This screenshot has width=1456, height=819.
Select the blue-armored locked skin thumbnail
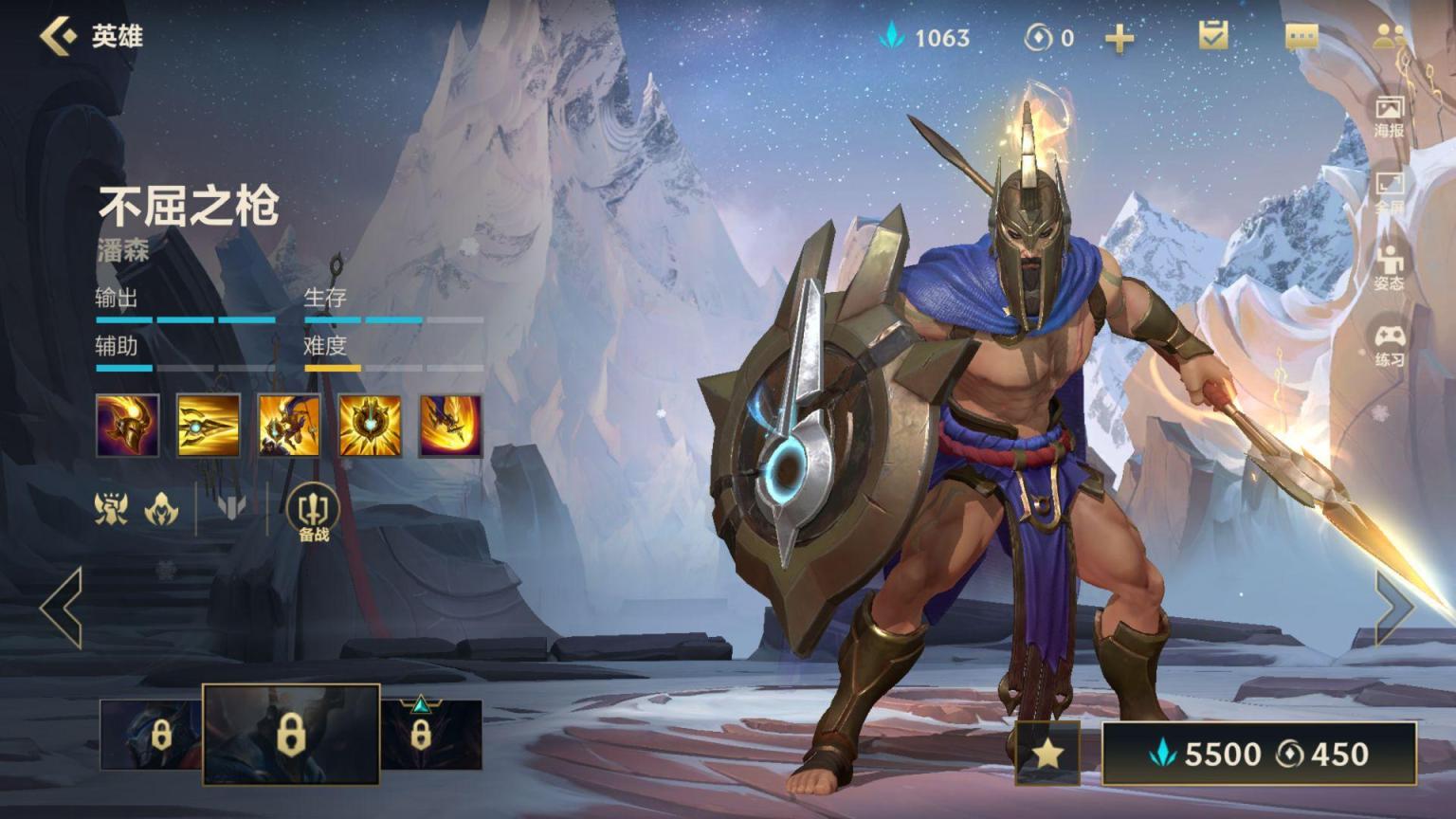[152, 735]
